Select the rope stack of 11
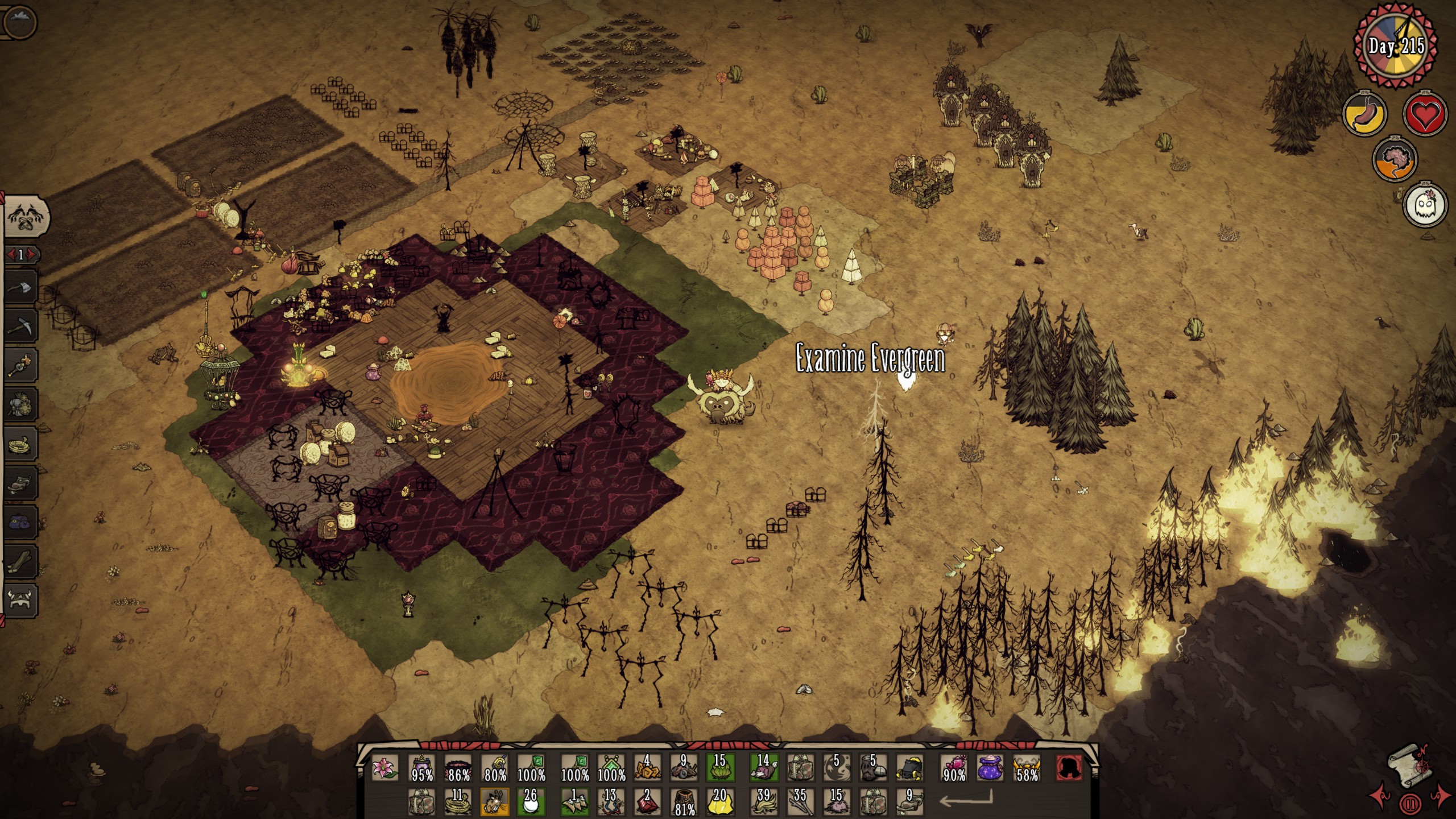Image resolution: width=1456 pixels, height=819 pixels. tap(458, 801)
